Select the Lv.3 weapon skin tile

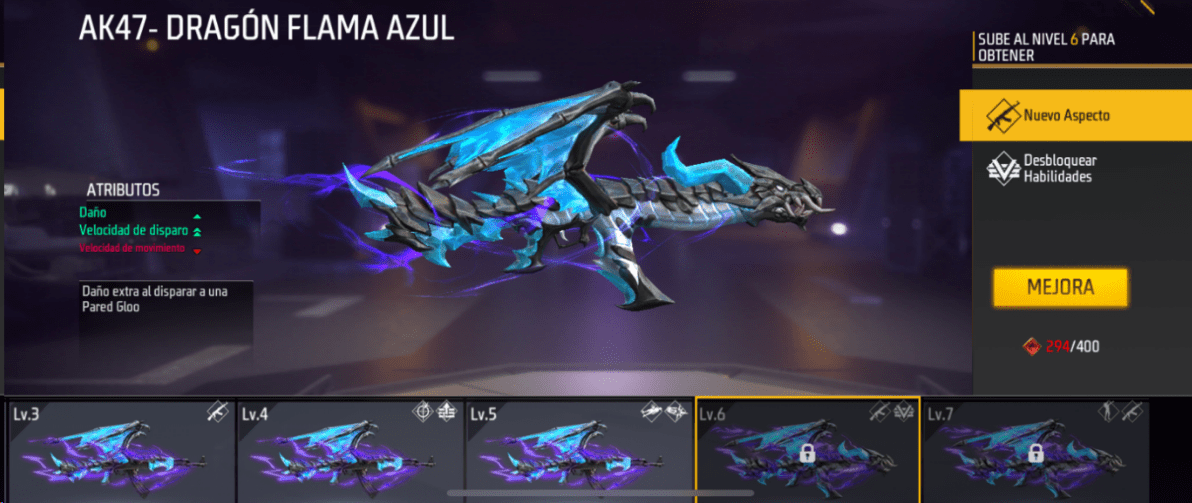(x=118, y=450)
